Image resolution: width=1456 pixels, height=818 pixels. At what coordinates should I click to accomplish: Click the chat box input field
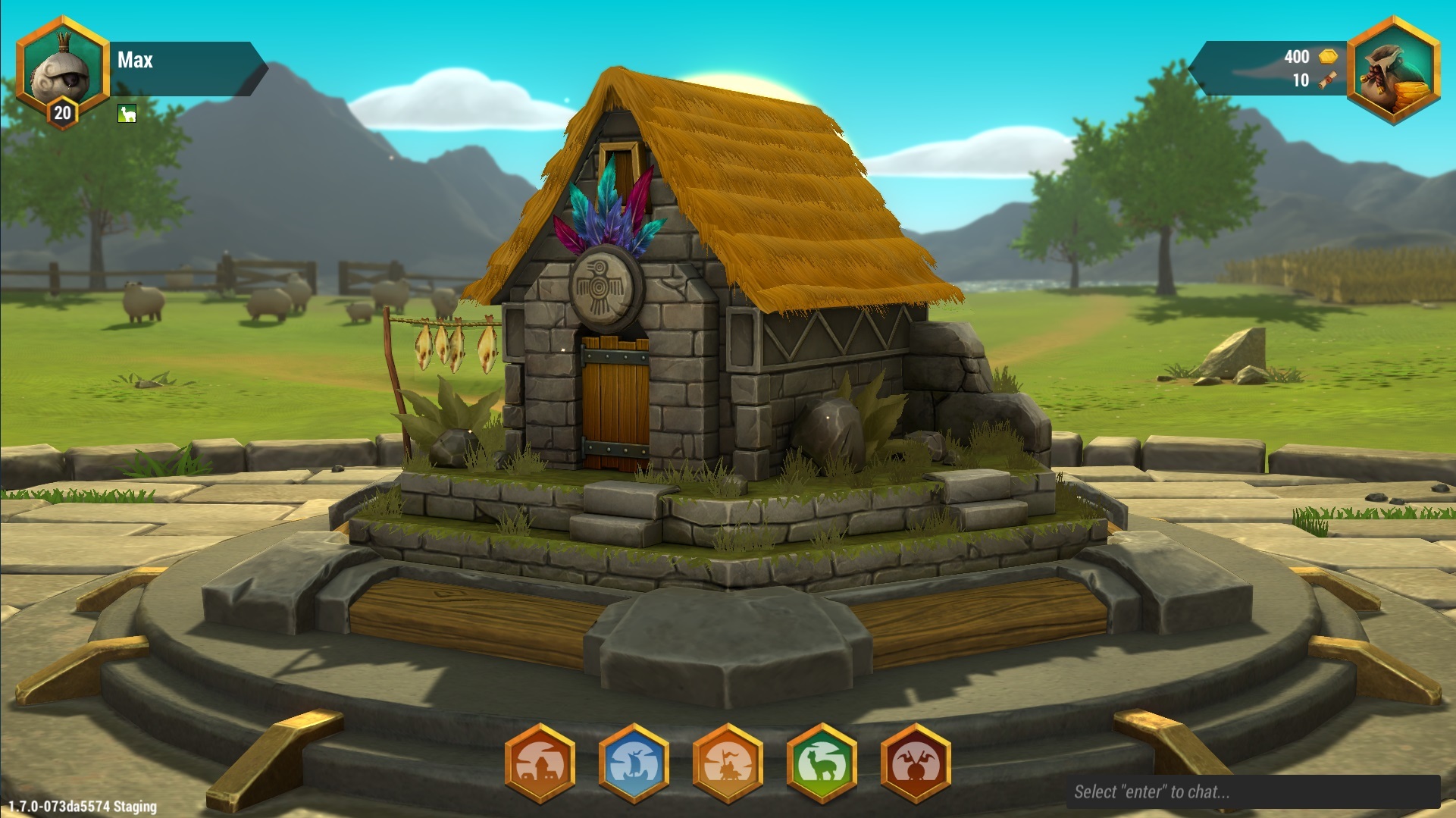tap(1252, 792)
